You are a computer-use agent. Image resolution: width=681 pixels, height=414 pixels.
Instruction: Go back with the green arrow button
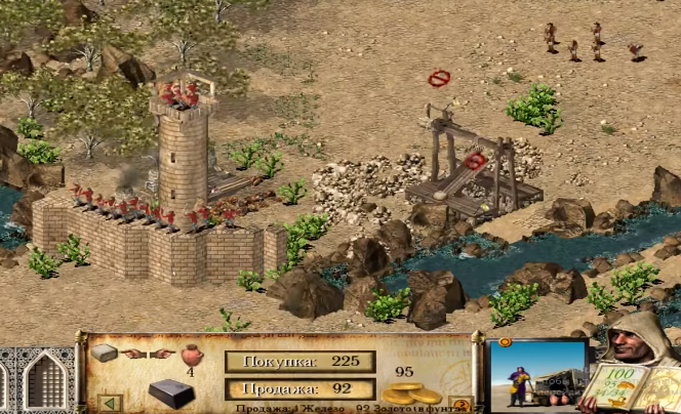[110, 403]
